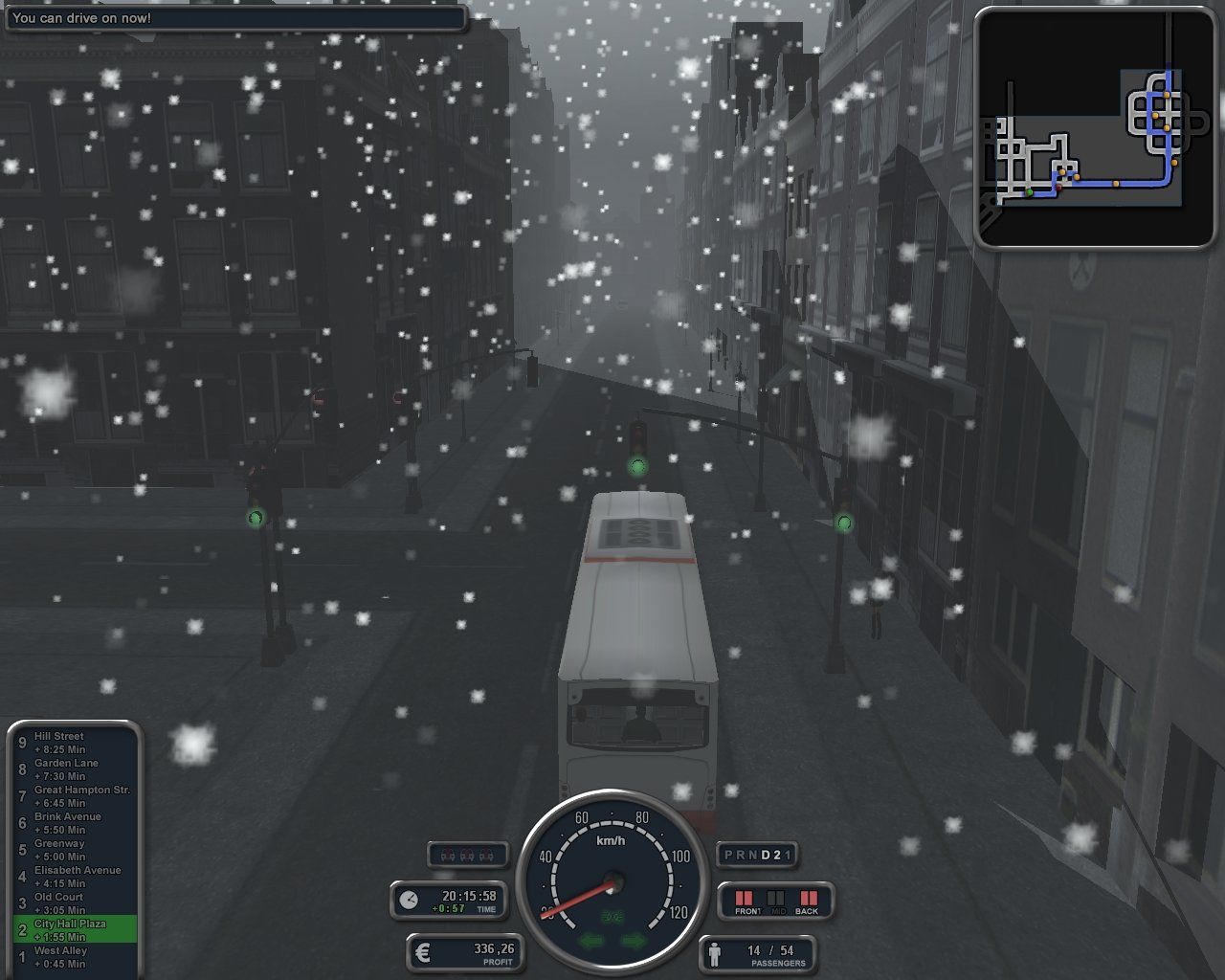Click the green headlight indicator on the speedometer
The width and height of the screenshot is (1225, 980).
coord(612,915)
